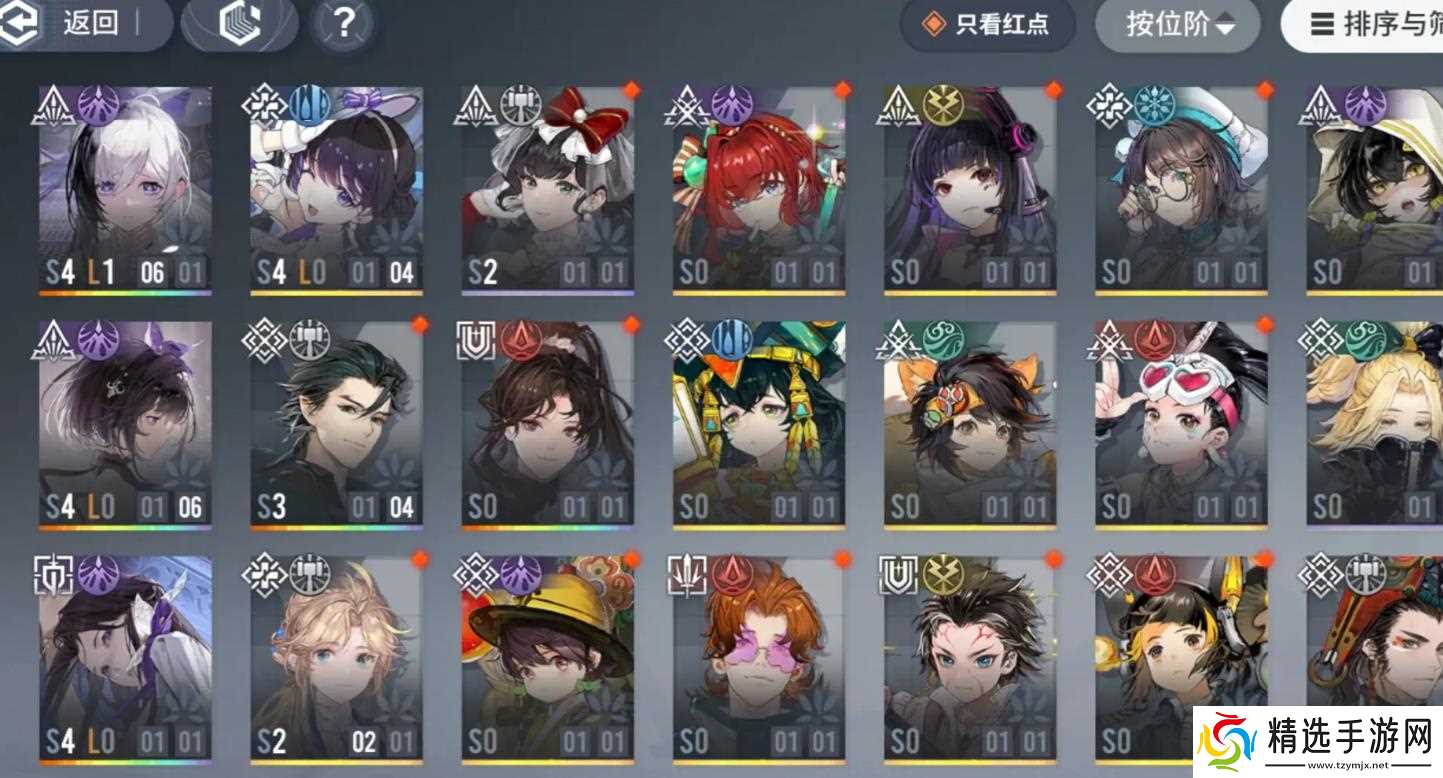Open the 按位阶 sorting dropdown
Screen dimensions: 1443x778
click(1177, 25)
